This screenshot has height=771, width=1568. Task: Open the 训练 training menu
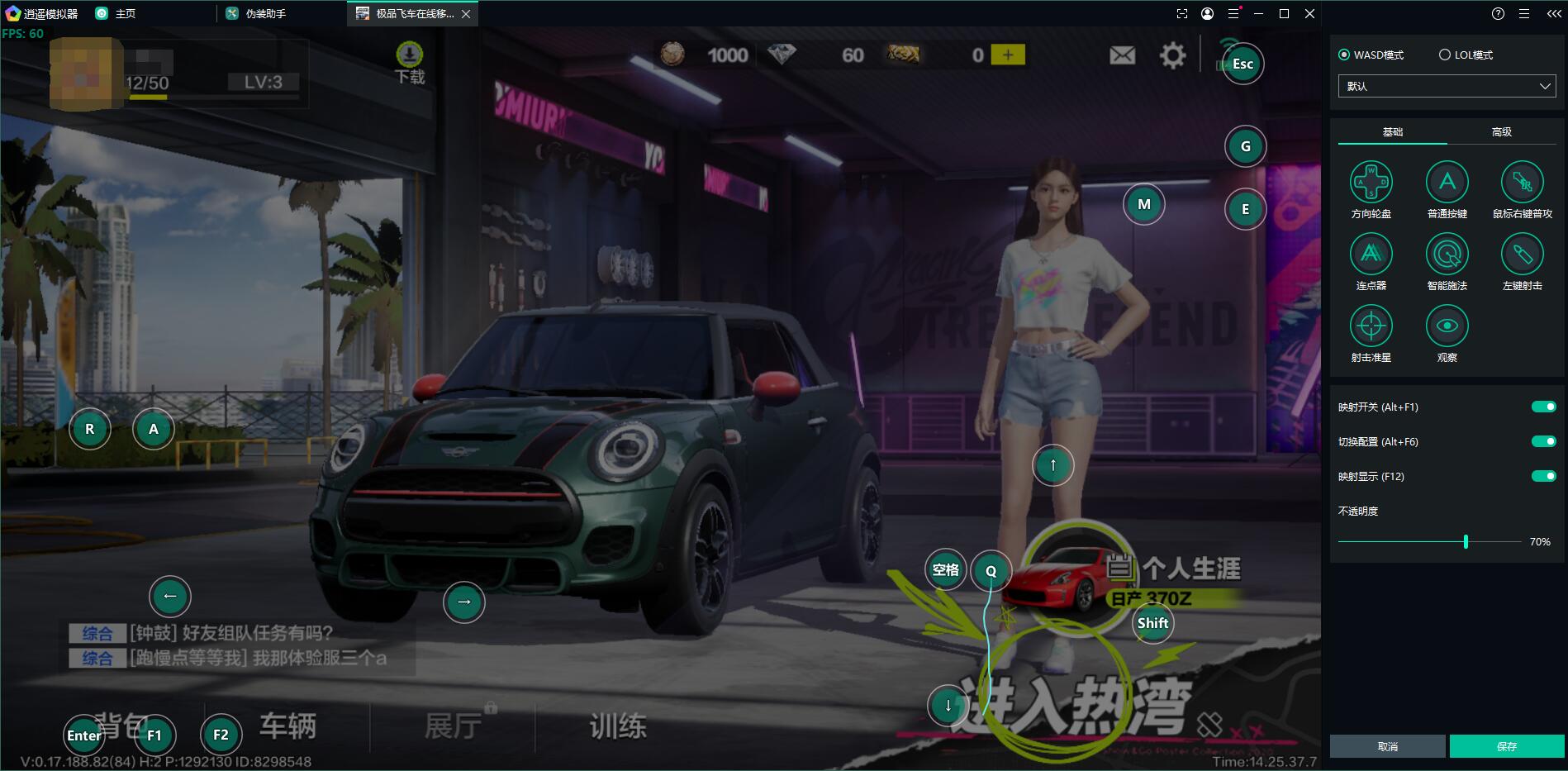point(617,726)
